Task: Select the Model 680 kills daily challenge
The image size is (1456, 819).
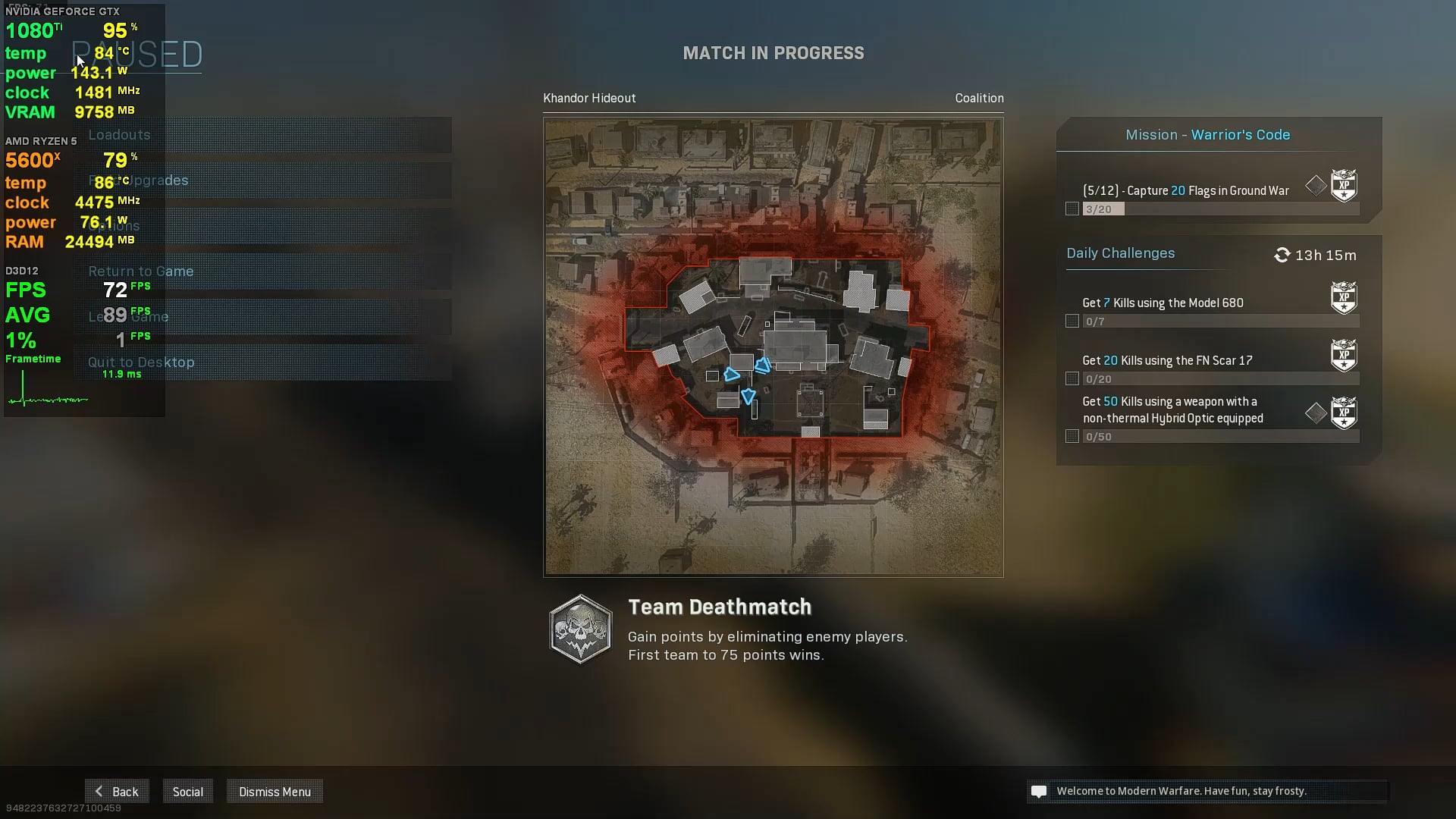Action: (1163, 303)
